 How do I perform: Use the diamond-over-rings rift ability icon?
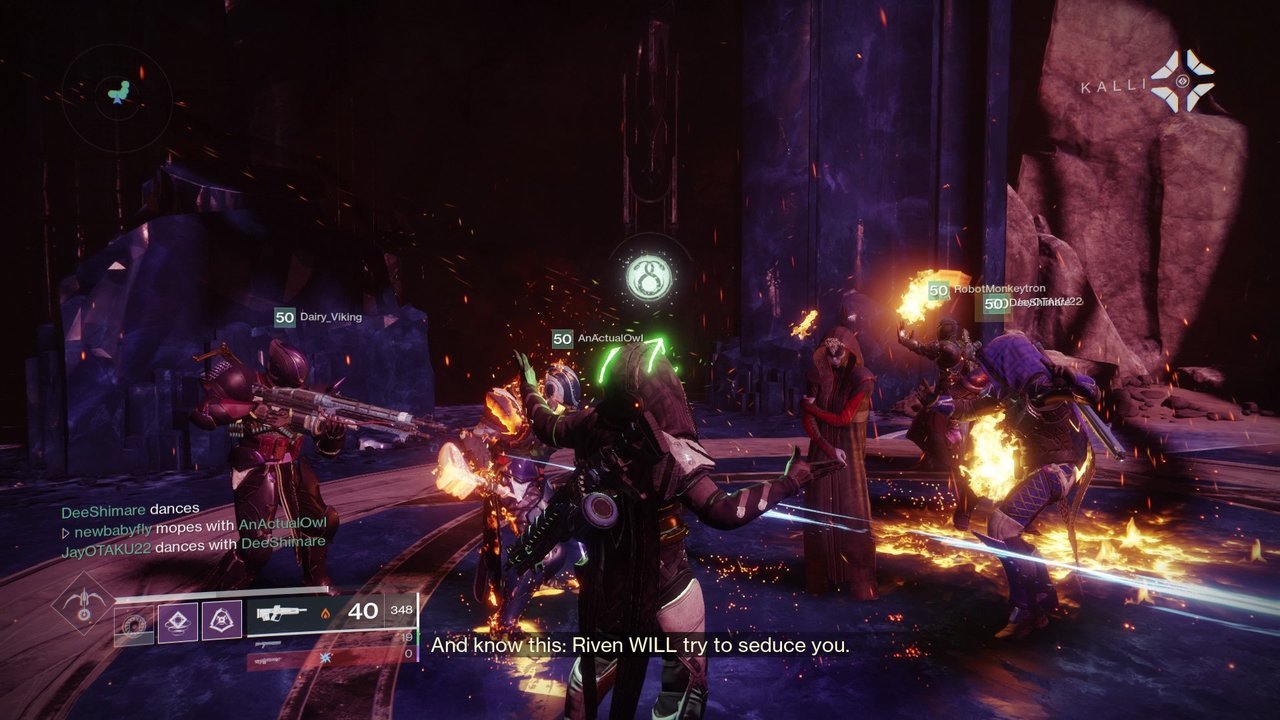[178, 622]
